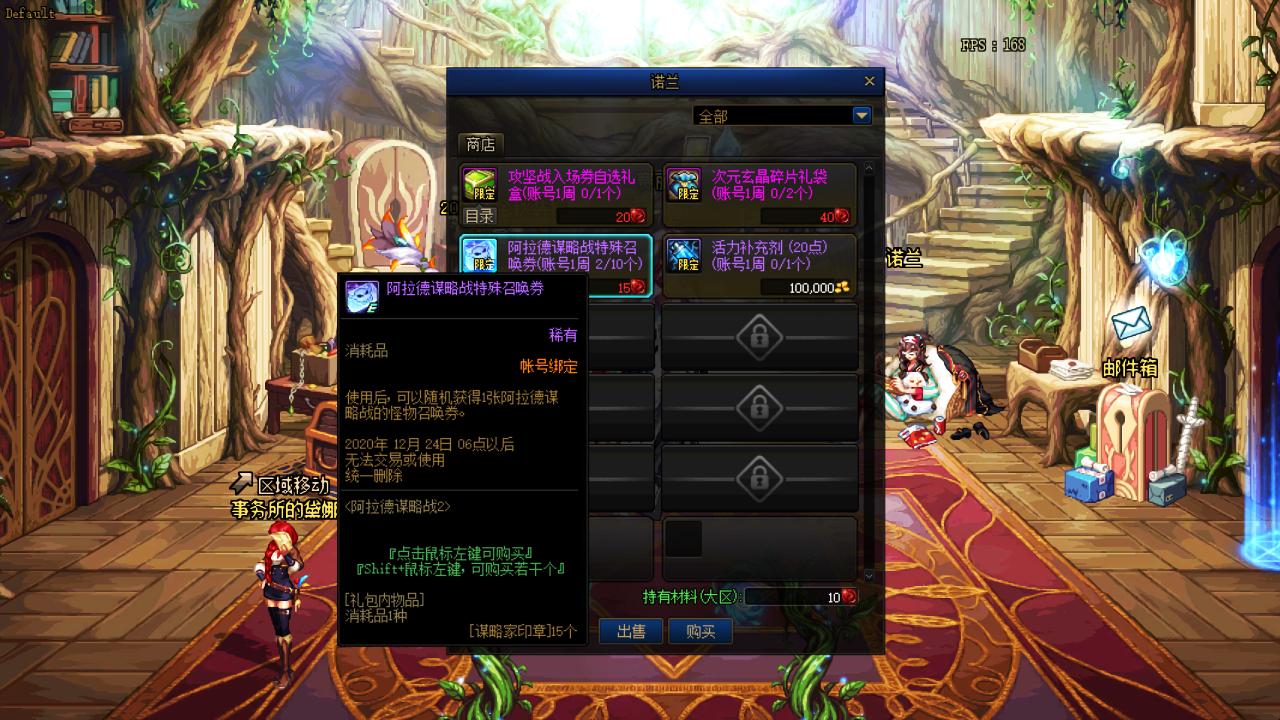Viewport: 1280px width, 720px height.
Task: Click the shop list scroll-up arrow
Action: pyautogui.click(x=869, y=165)
